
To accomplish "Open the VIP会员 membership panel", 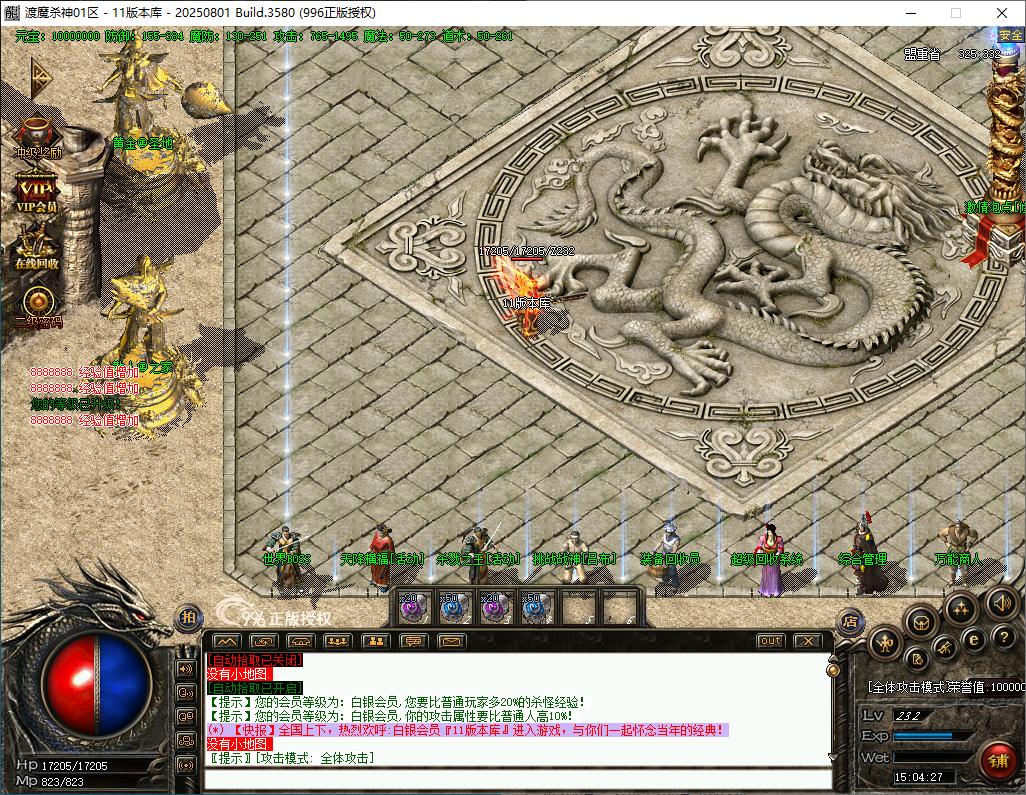I will [37, 190].
